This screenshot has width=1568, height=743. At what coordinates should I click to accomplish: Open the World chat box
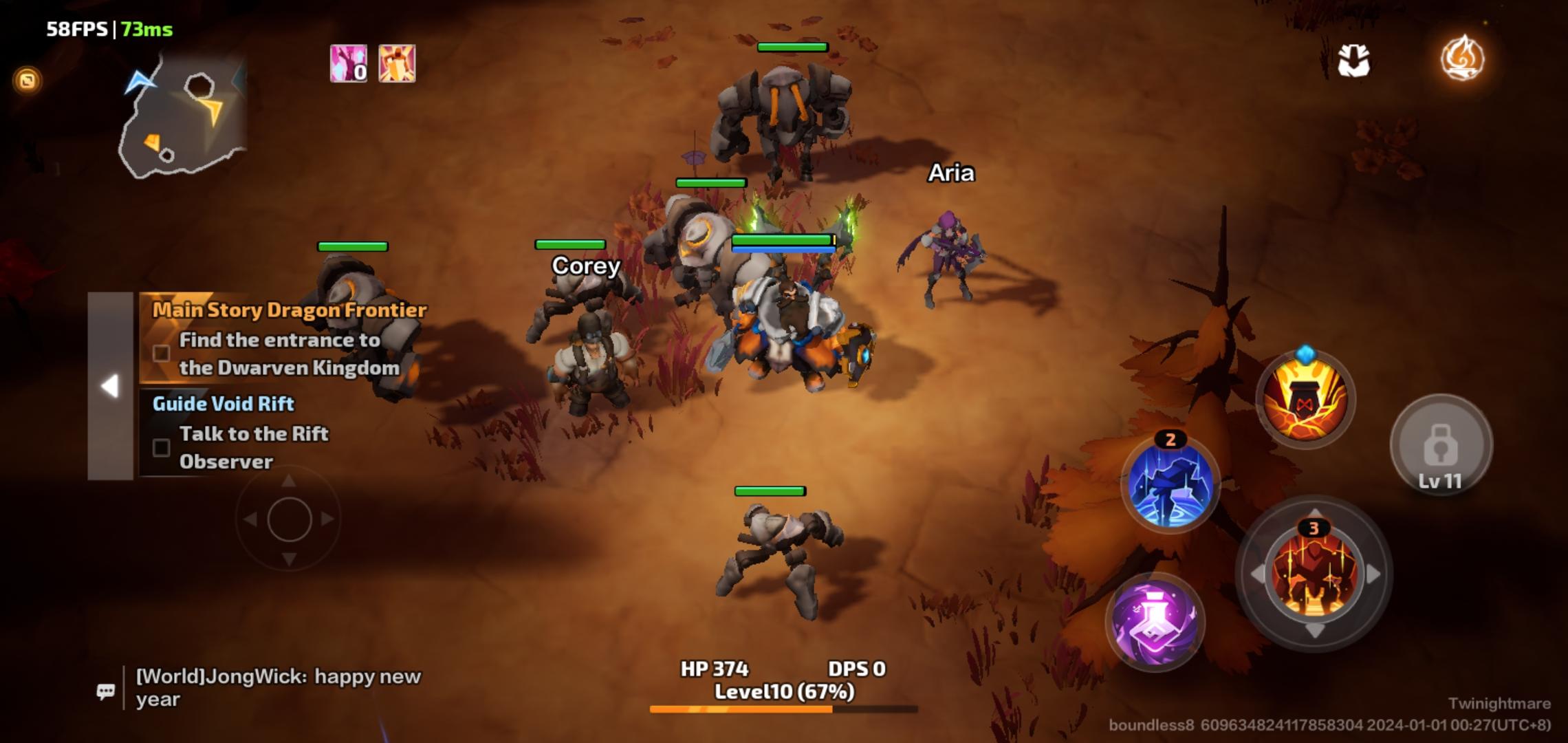279,687
